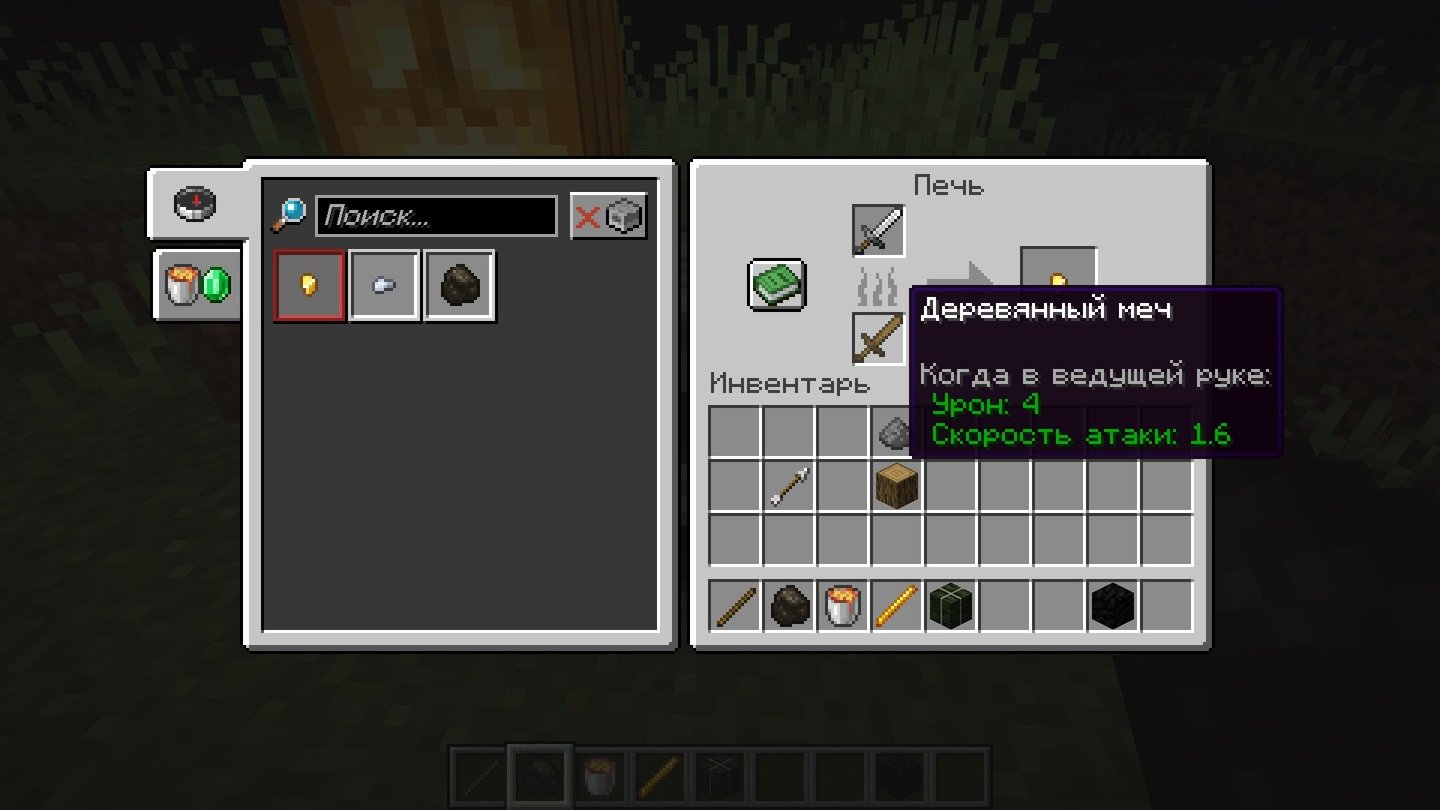Select the gold nugget recipe
Image resolution: width=1440 pixels, height=810 pixels.
tap(310, 286)
